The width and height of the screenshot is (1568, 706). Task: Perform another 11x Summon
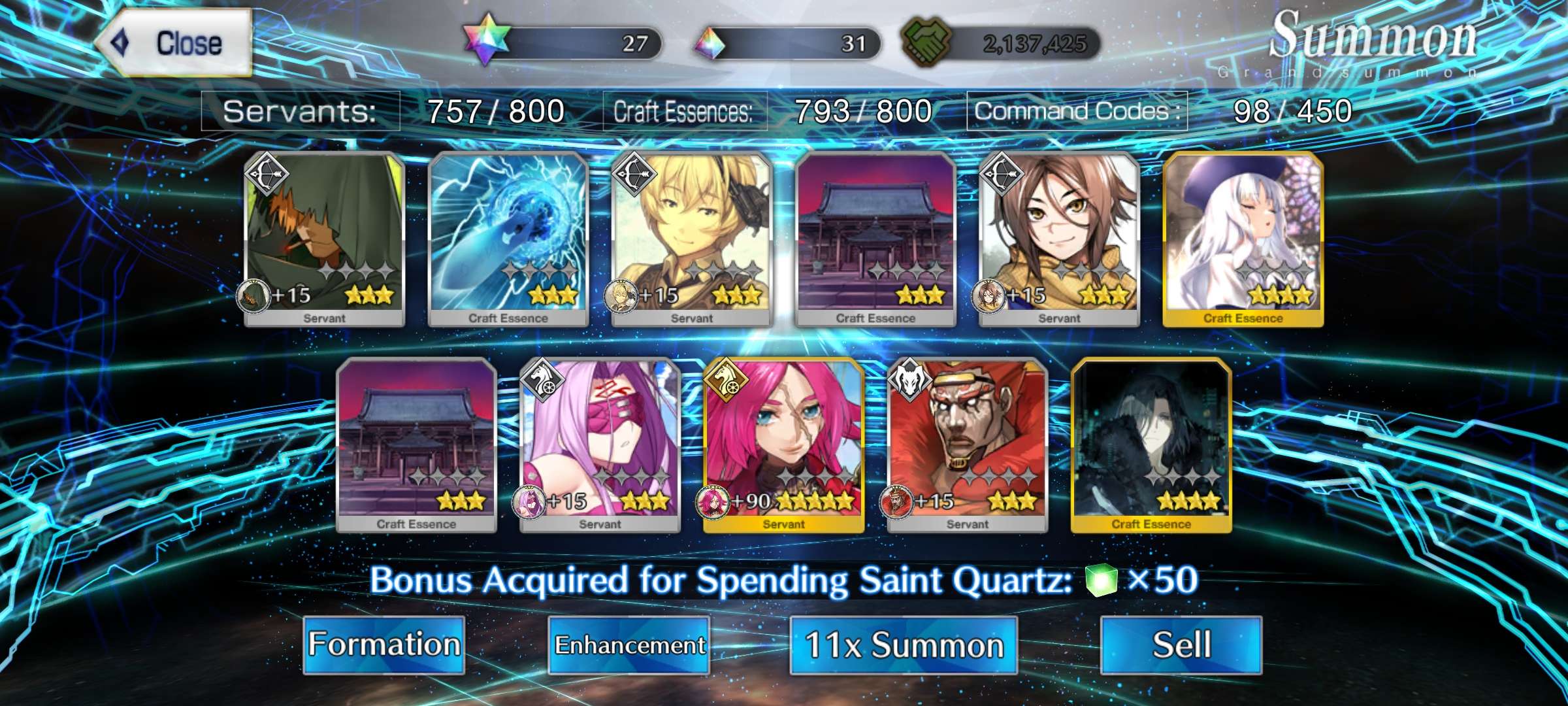(x=904, y=645)
